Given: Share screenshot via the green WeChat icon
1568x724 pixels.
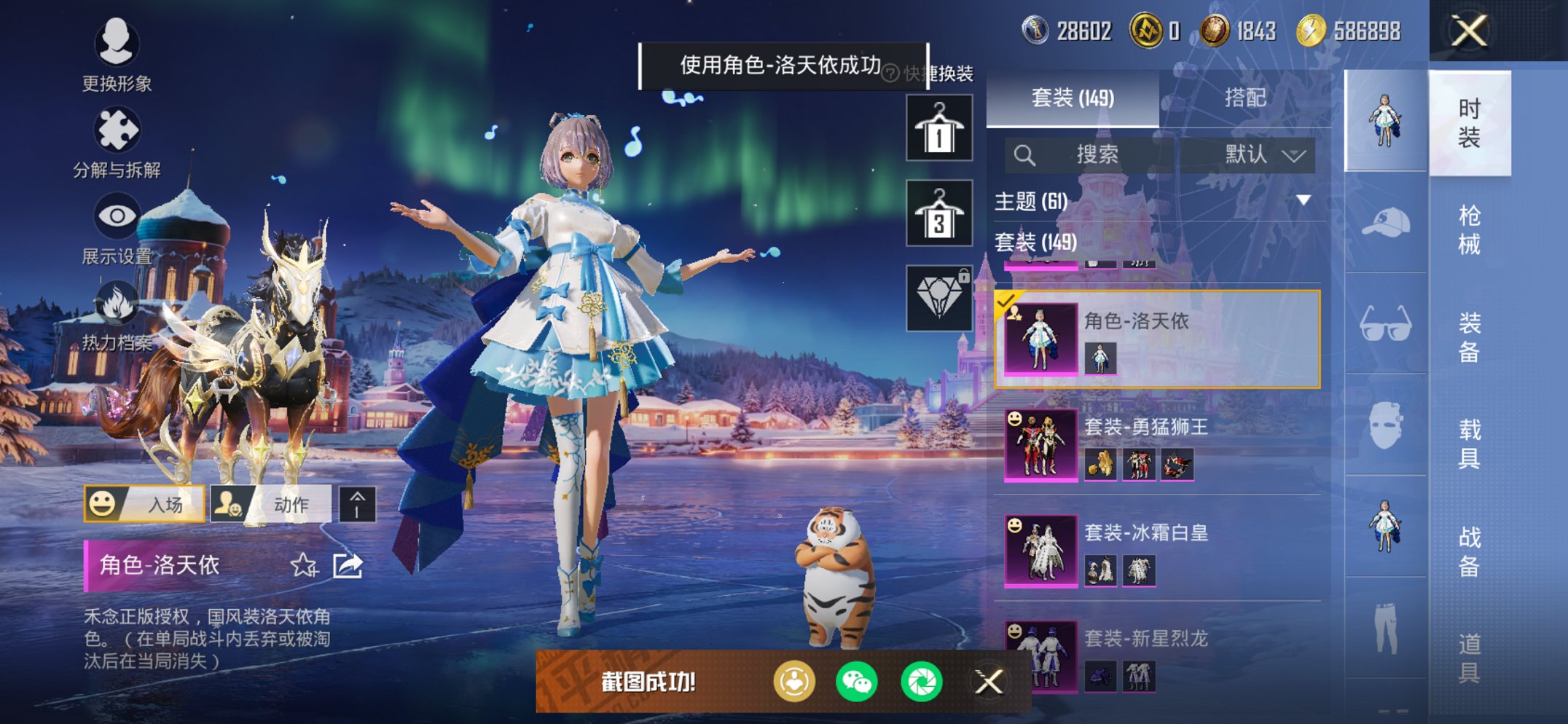Looking at the screenshot, I should point(857,682).
